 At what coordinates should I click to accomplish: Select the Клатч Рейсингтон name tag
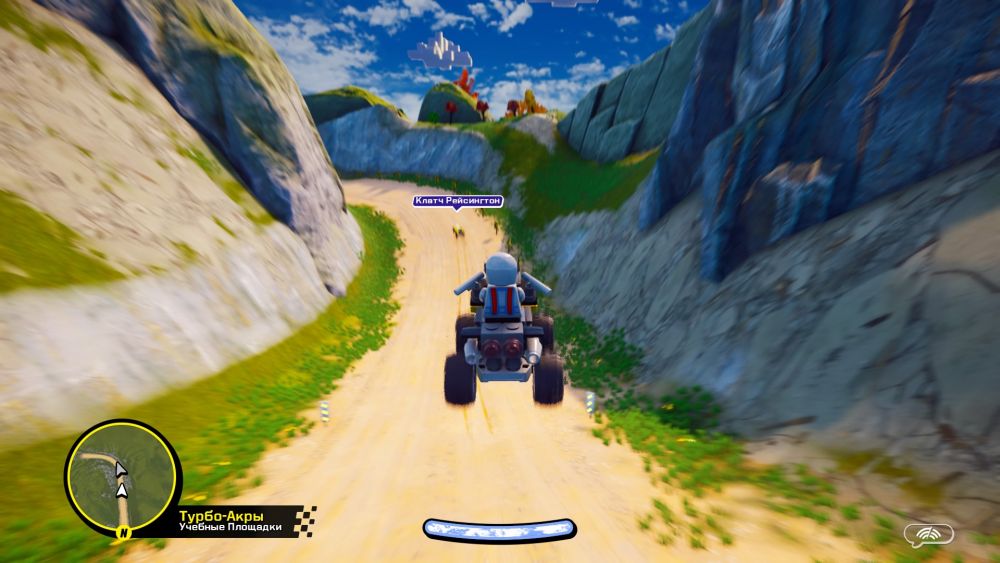(x=456, y=201)
